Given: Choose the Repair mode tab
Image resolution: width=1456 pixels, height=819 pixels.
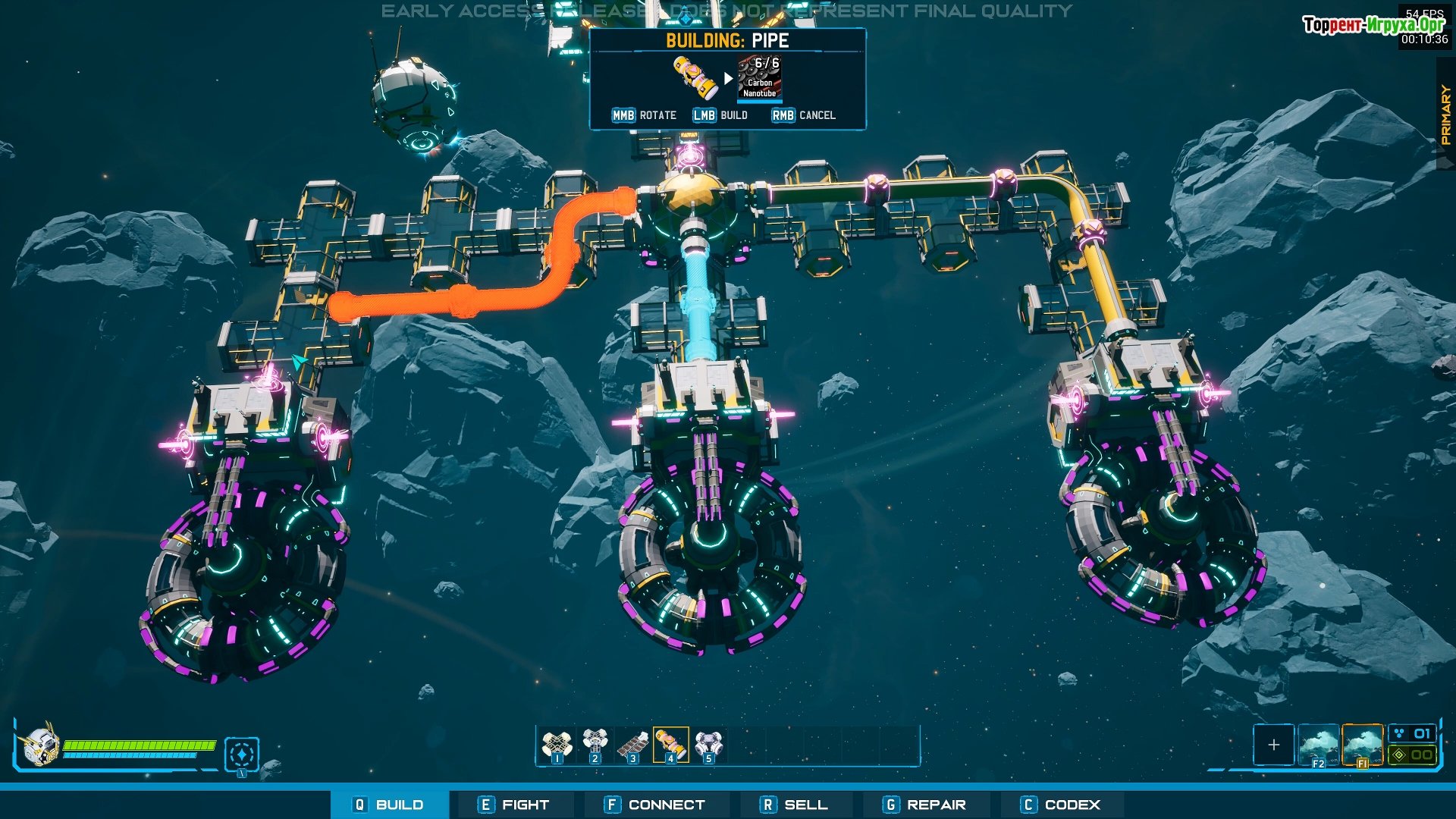Looking at the screenshot, I should pos(925,805).
